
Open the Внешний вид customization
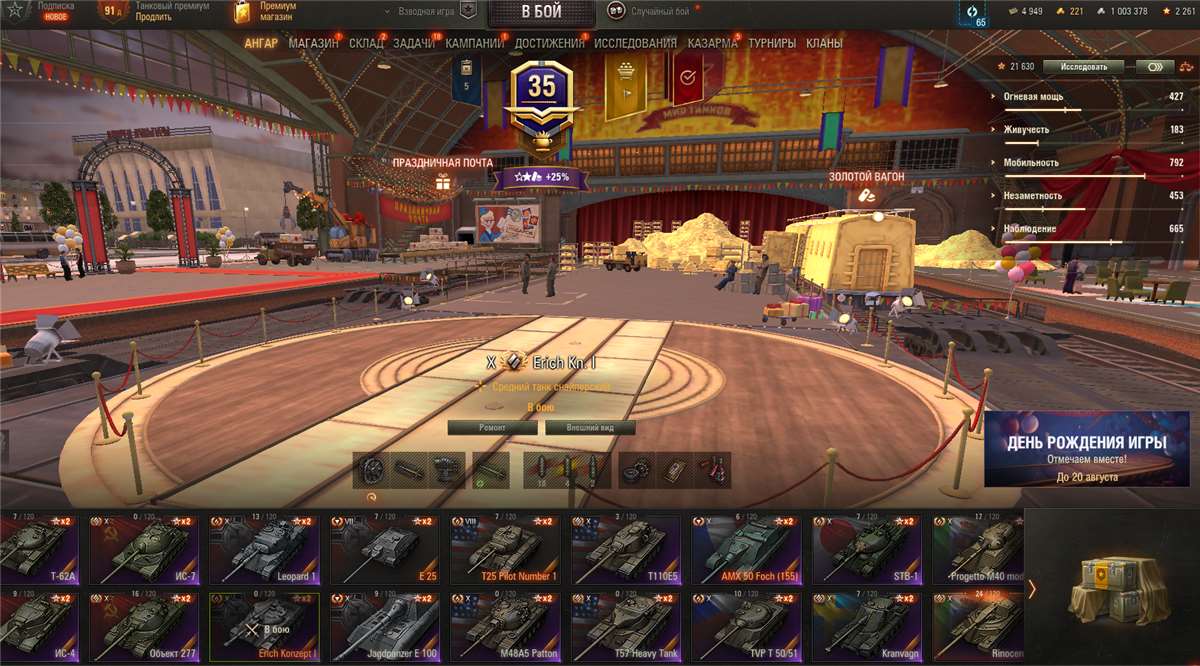[x=589, y=427]
